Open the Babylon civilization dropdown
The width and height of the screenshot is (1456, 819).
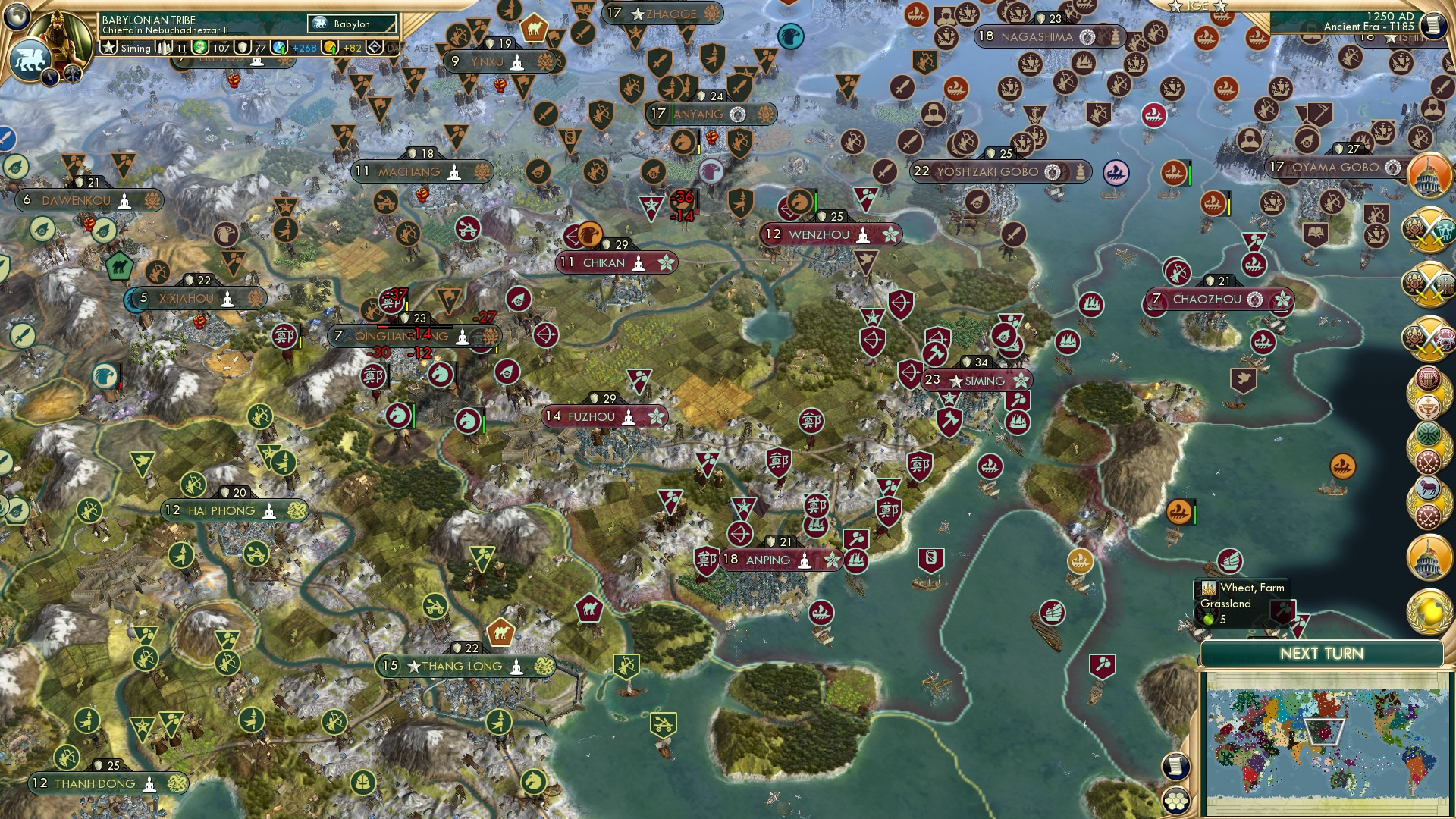(353, 24)
